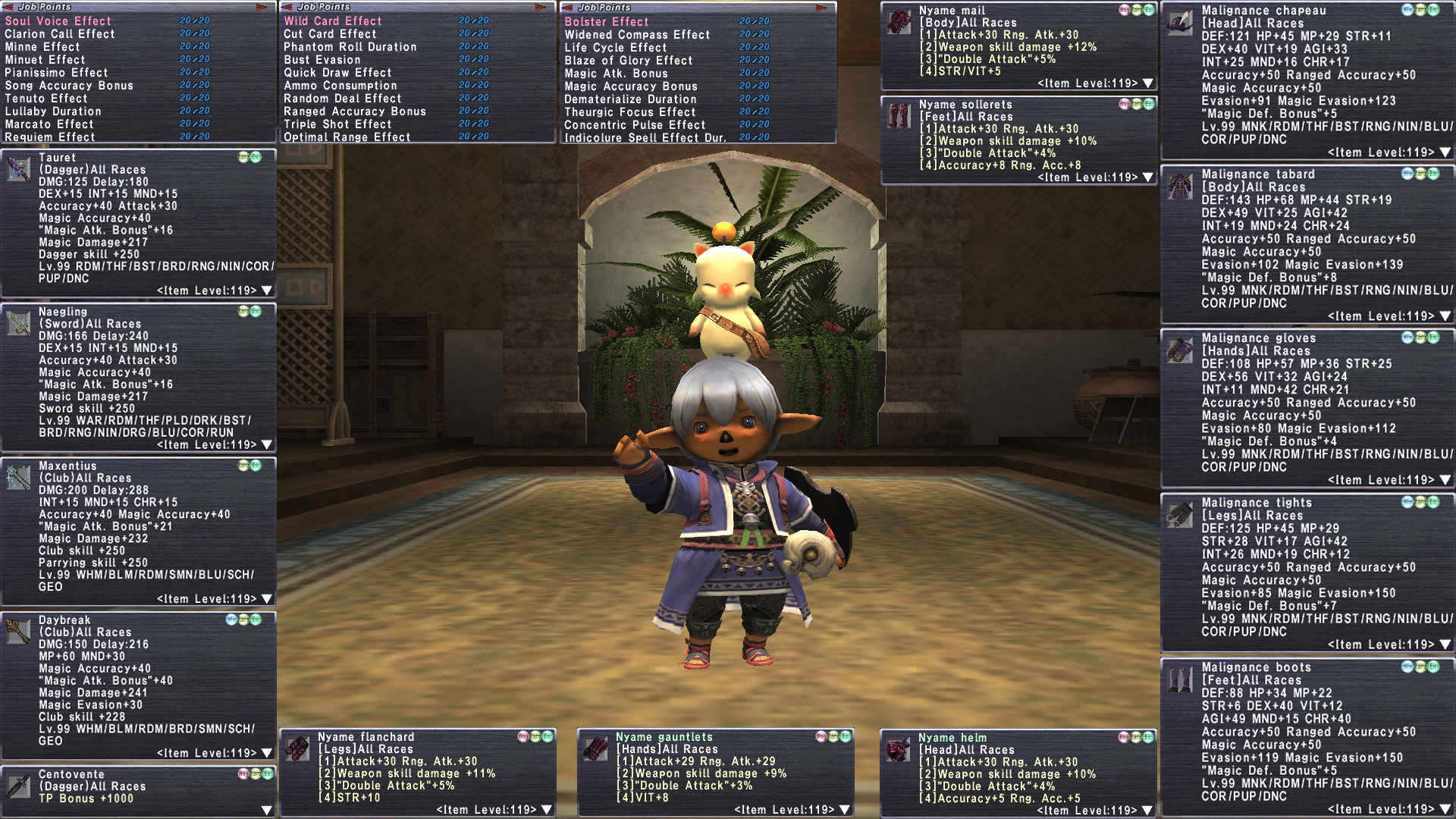This screenshot has height=819, width=1456.
Task: Choose the Phantom Roll Duration entry
Action: [x=350, y=47]
